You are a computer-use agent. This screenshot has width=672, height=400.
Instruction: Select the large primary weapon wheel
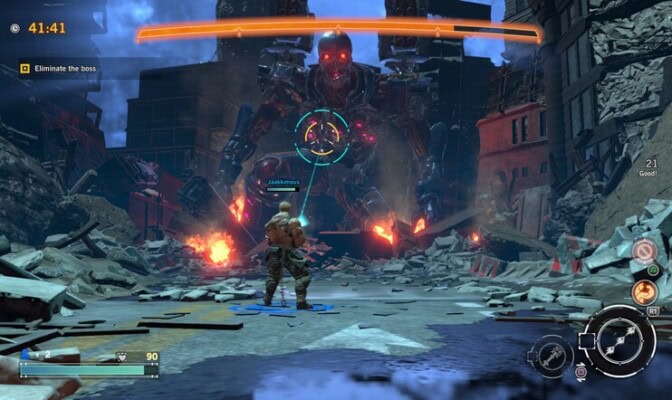[618, 339]
